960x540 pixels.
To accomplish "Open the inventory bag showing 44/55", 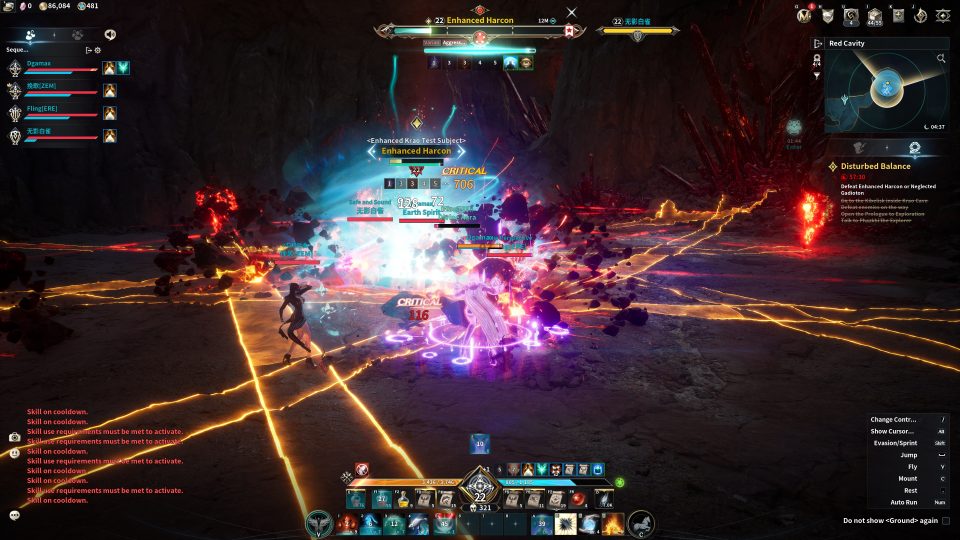I will (875, 16).
